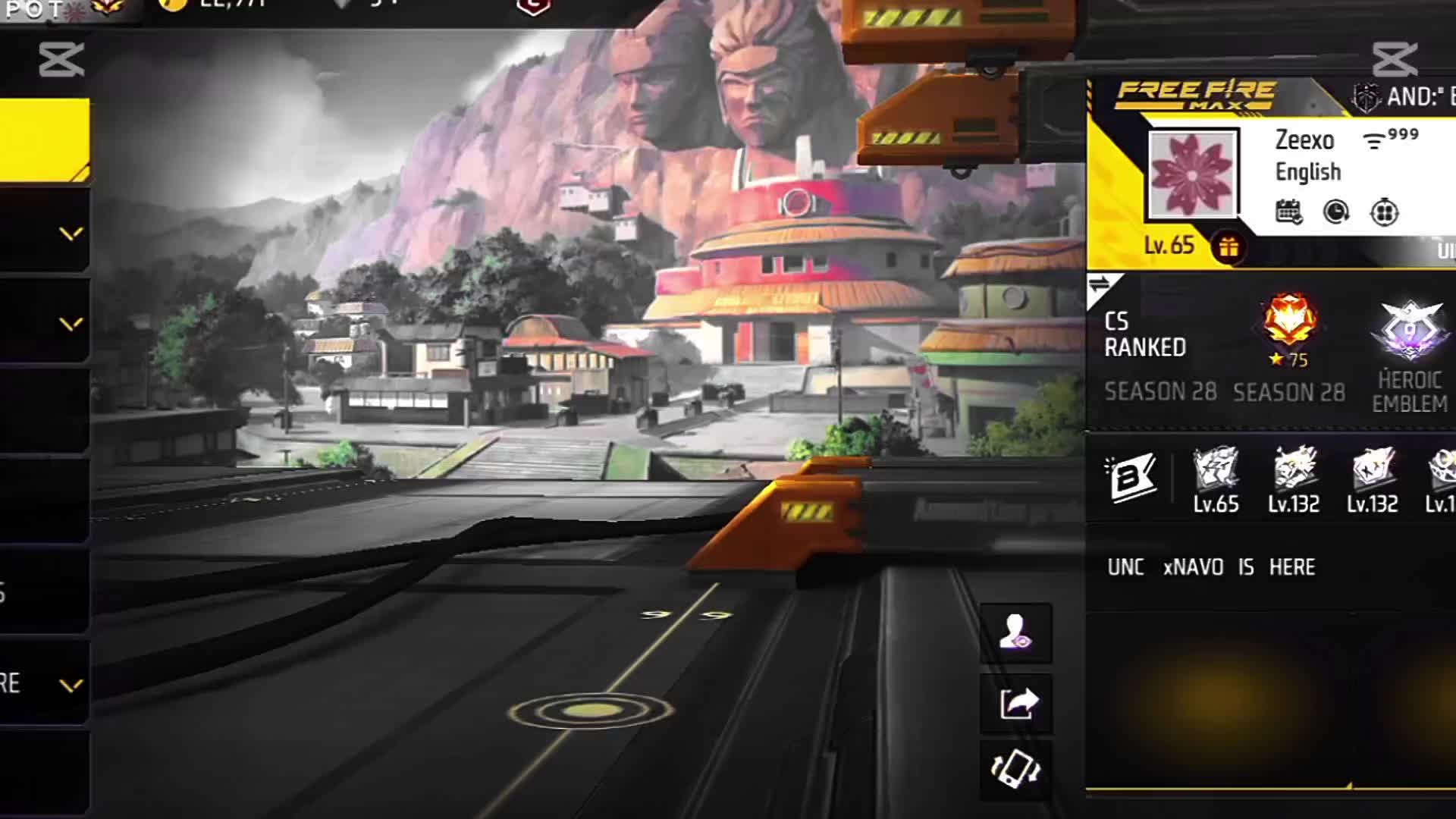
Task: Open the B booyah pass icon
Action: [x=1130, y=478]
